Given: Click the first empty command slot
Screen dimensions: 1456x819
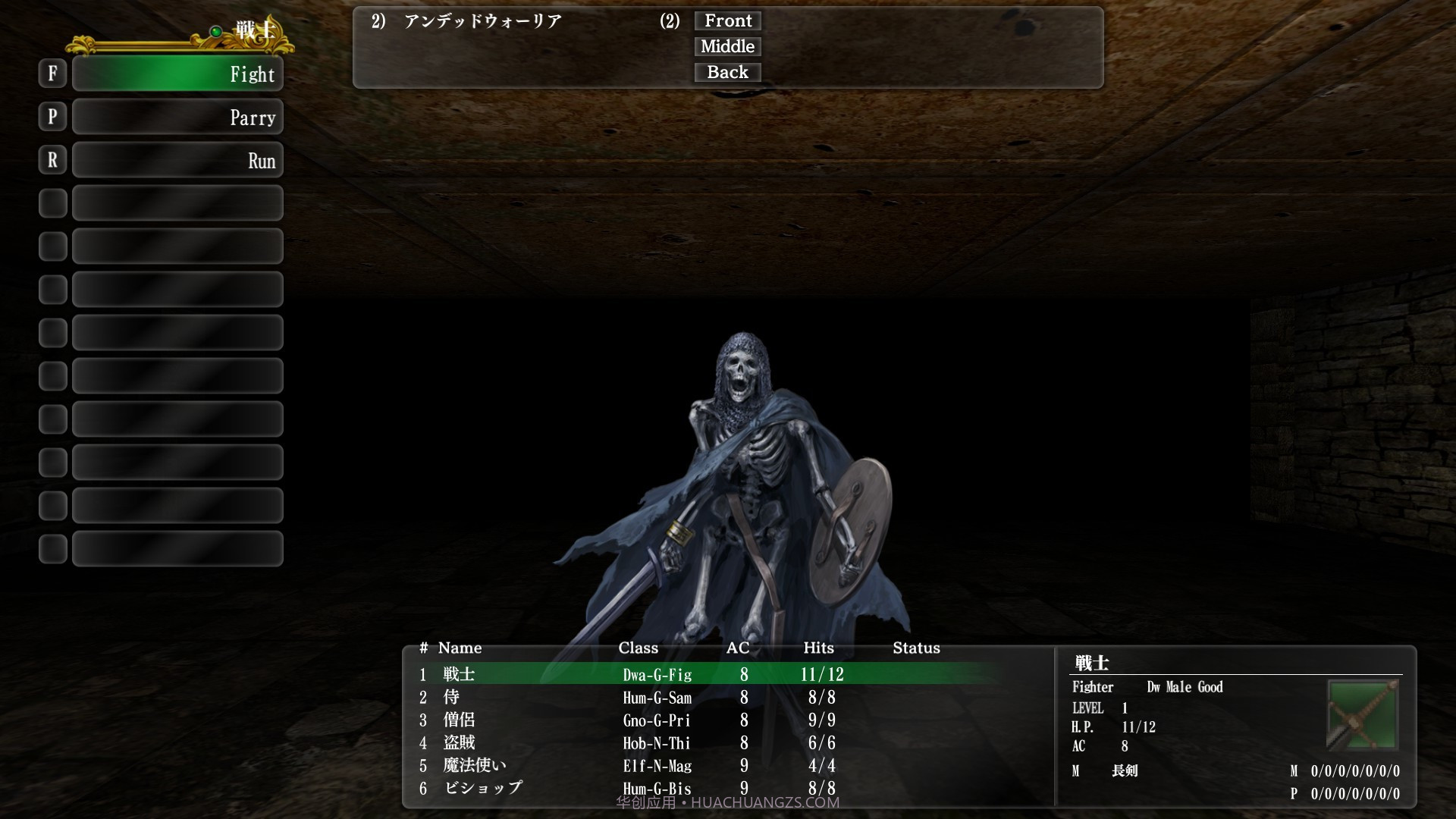Looking at the screenshot, I should (x=177, y=202).
